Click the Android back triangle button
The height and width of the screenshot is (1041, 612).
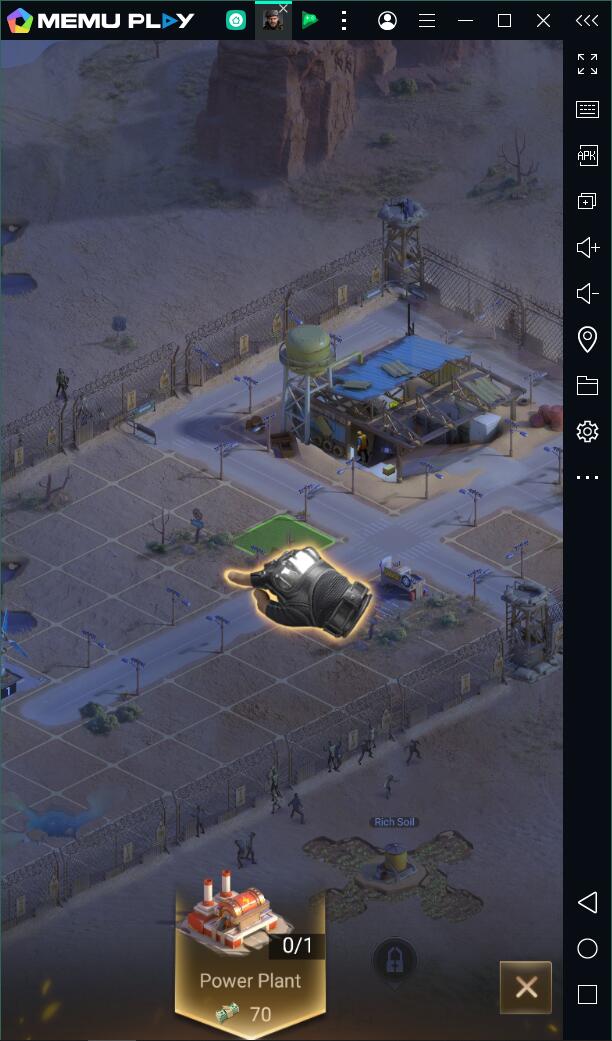pos(587,902)
